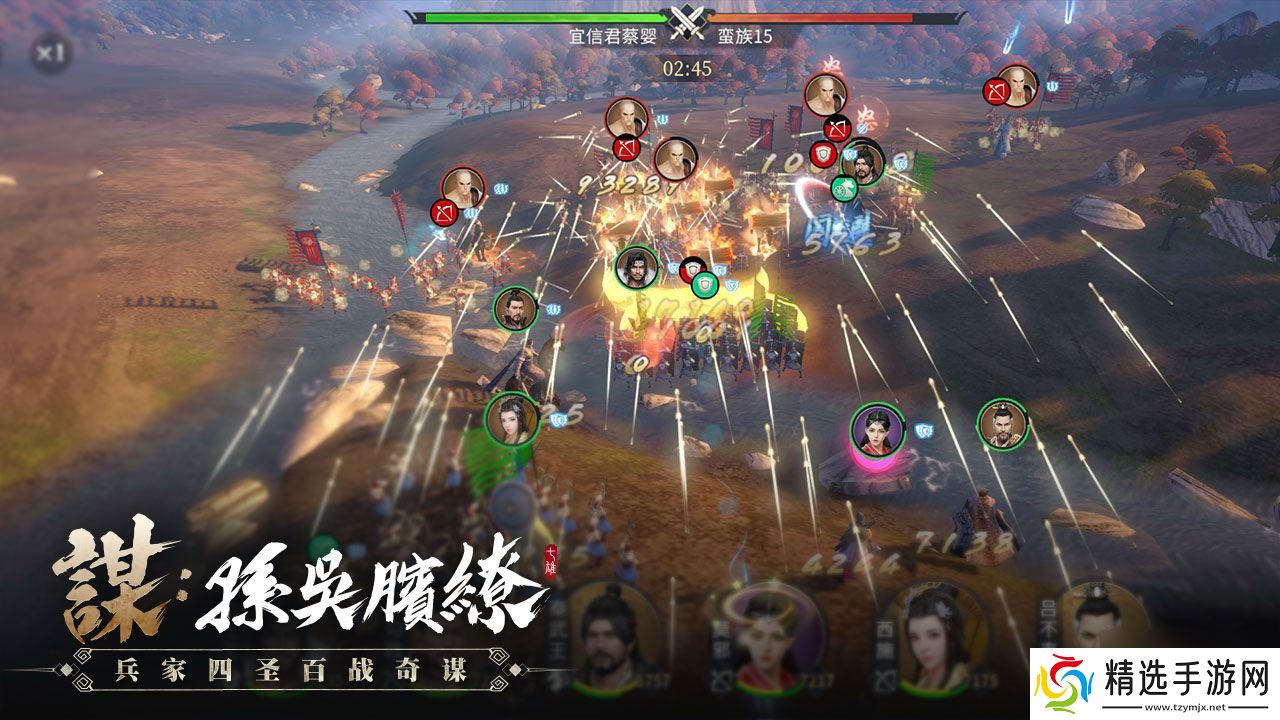Tap the bow icon under the left-side archer hero
Screen dimensions: 1280x720
click(x=444, y=214)
